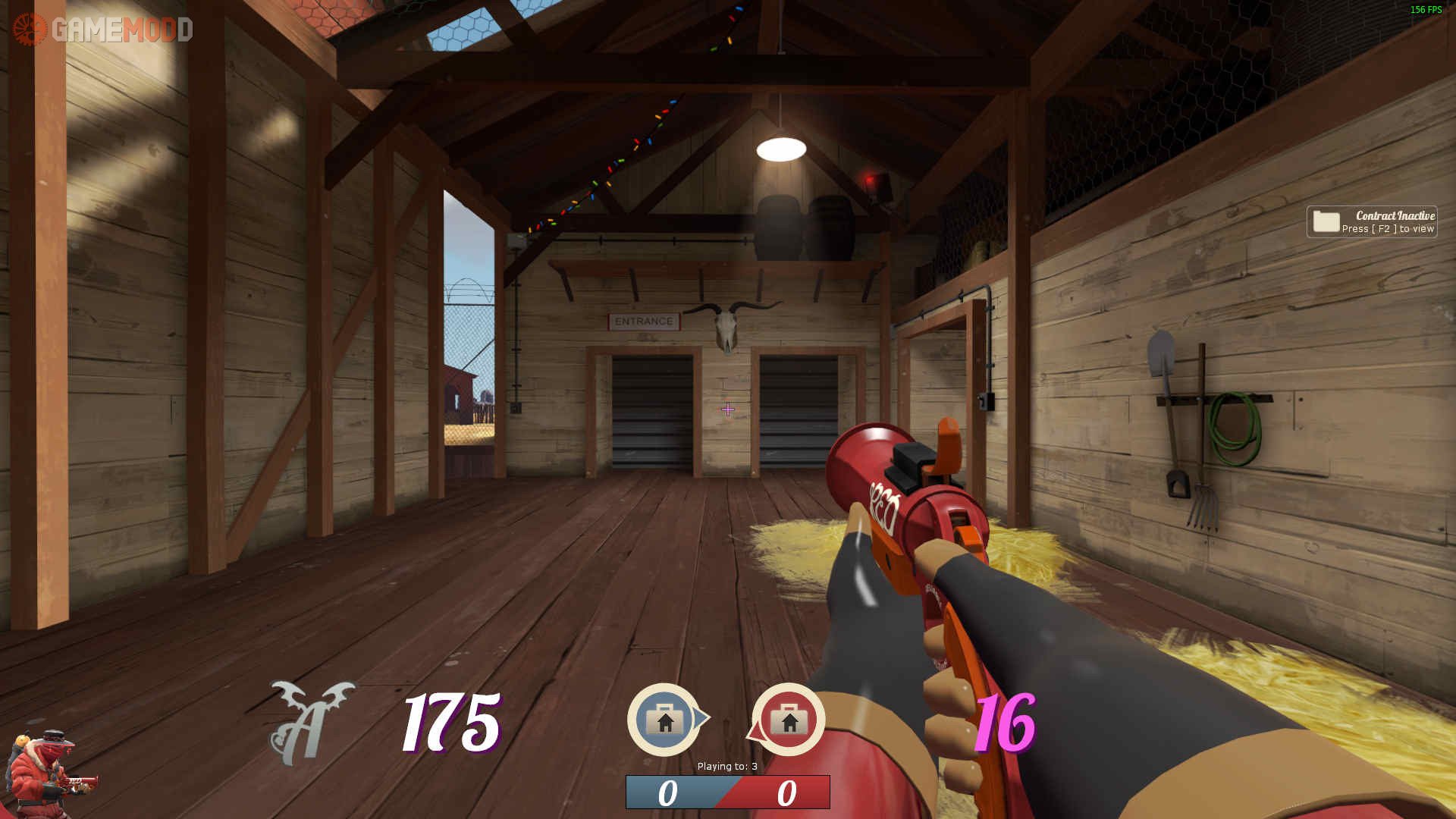The width and height of the screenshot is (1456, 819).
Task: Click the red team intelligence briefcase icon
Action: 789,720
